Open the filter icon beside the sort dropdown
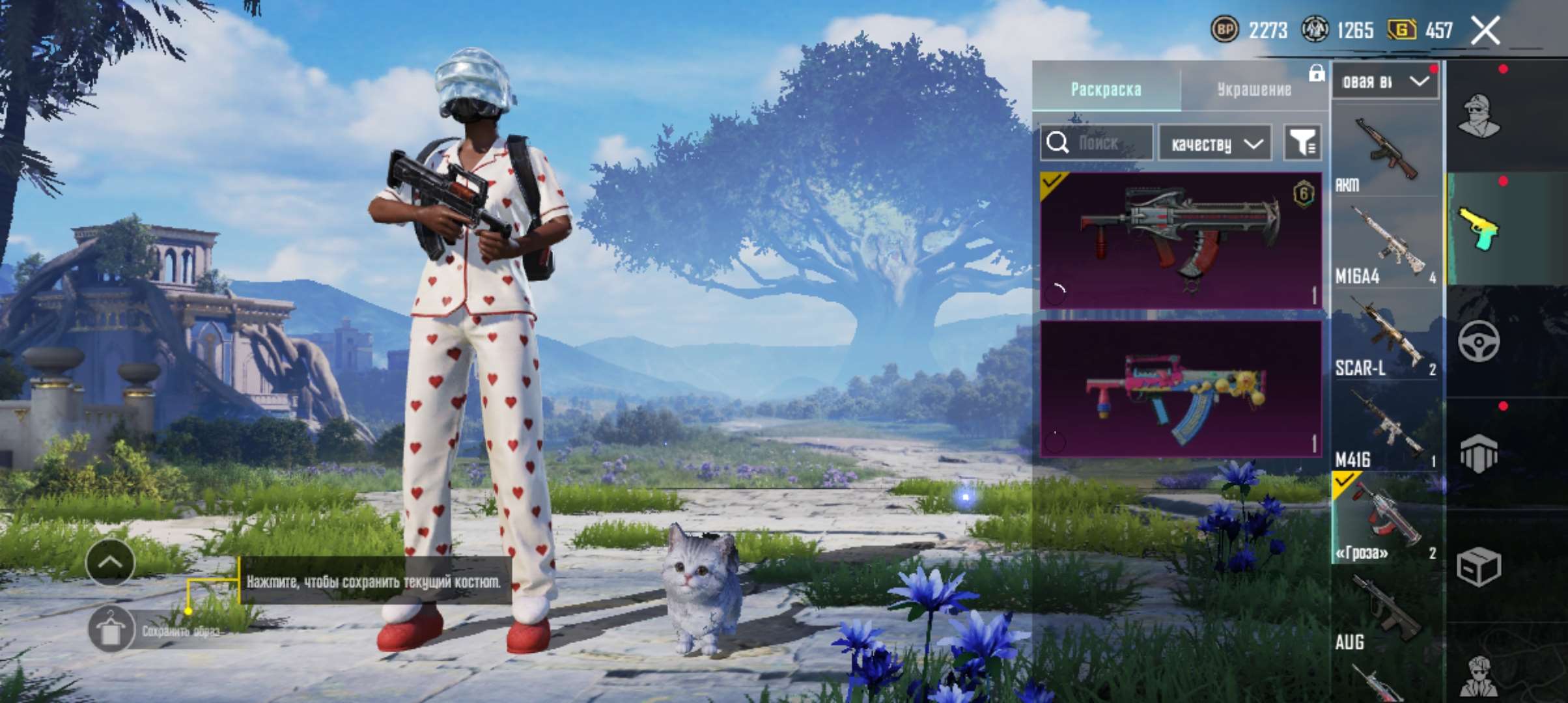The height and width of the screenshot is (703, 1568). [x=1302, y=143]
